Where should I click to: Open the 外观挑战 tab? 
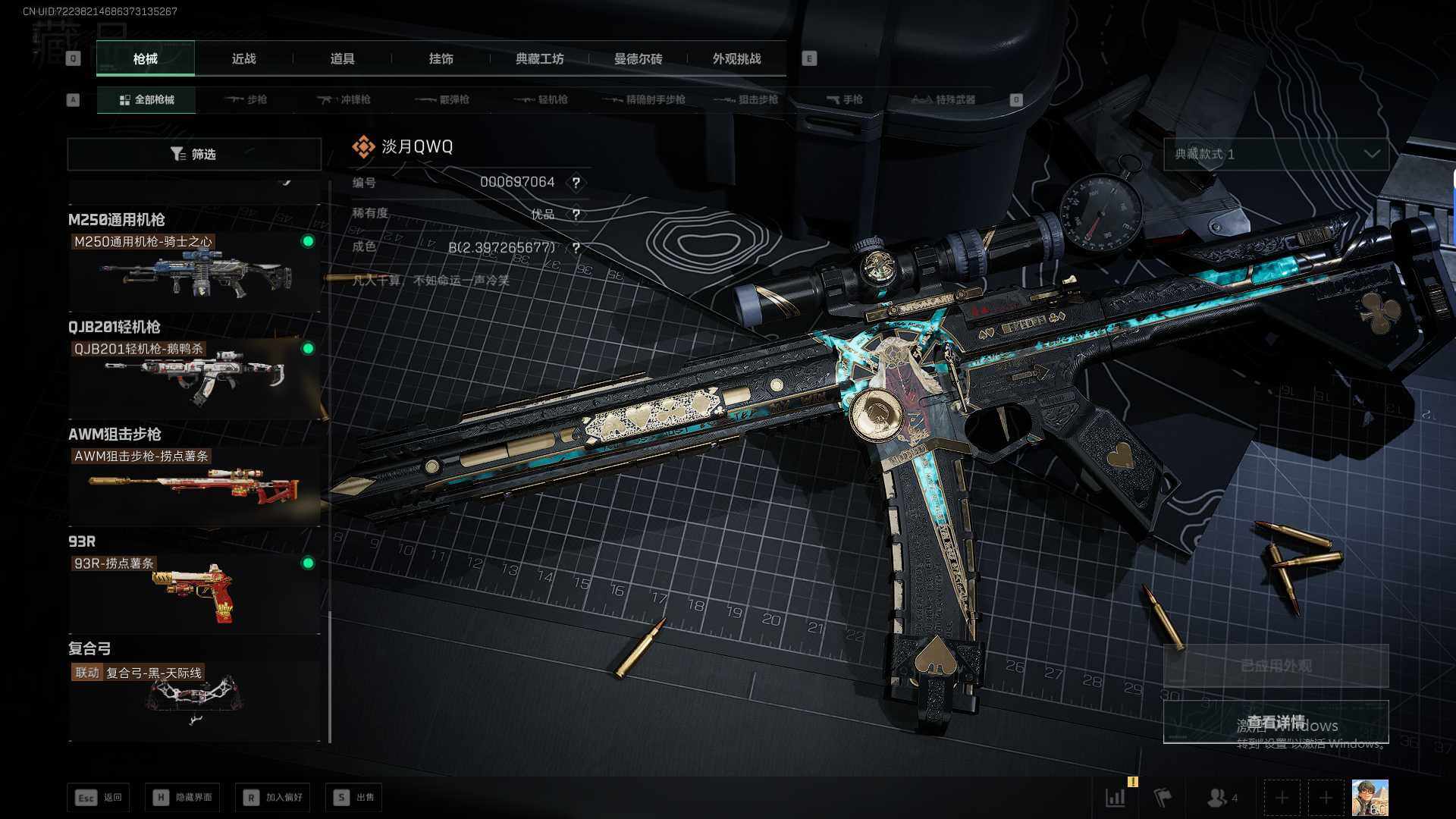736,58
